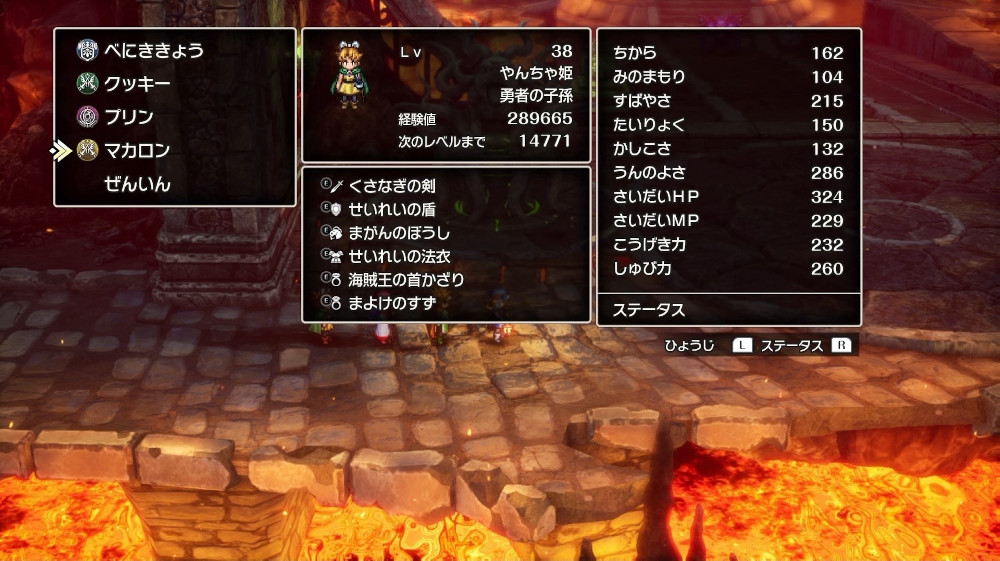Click the ステータス panel footer label
The image size is (1000, 561).
tap(649, 310)
